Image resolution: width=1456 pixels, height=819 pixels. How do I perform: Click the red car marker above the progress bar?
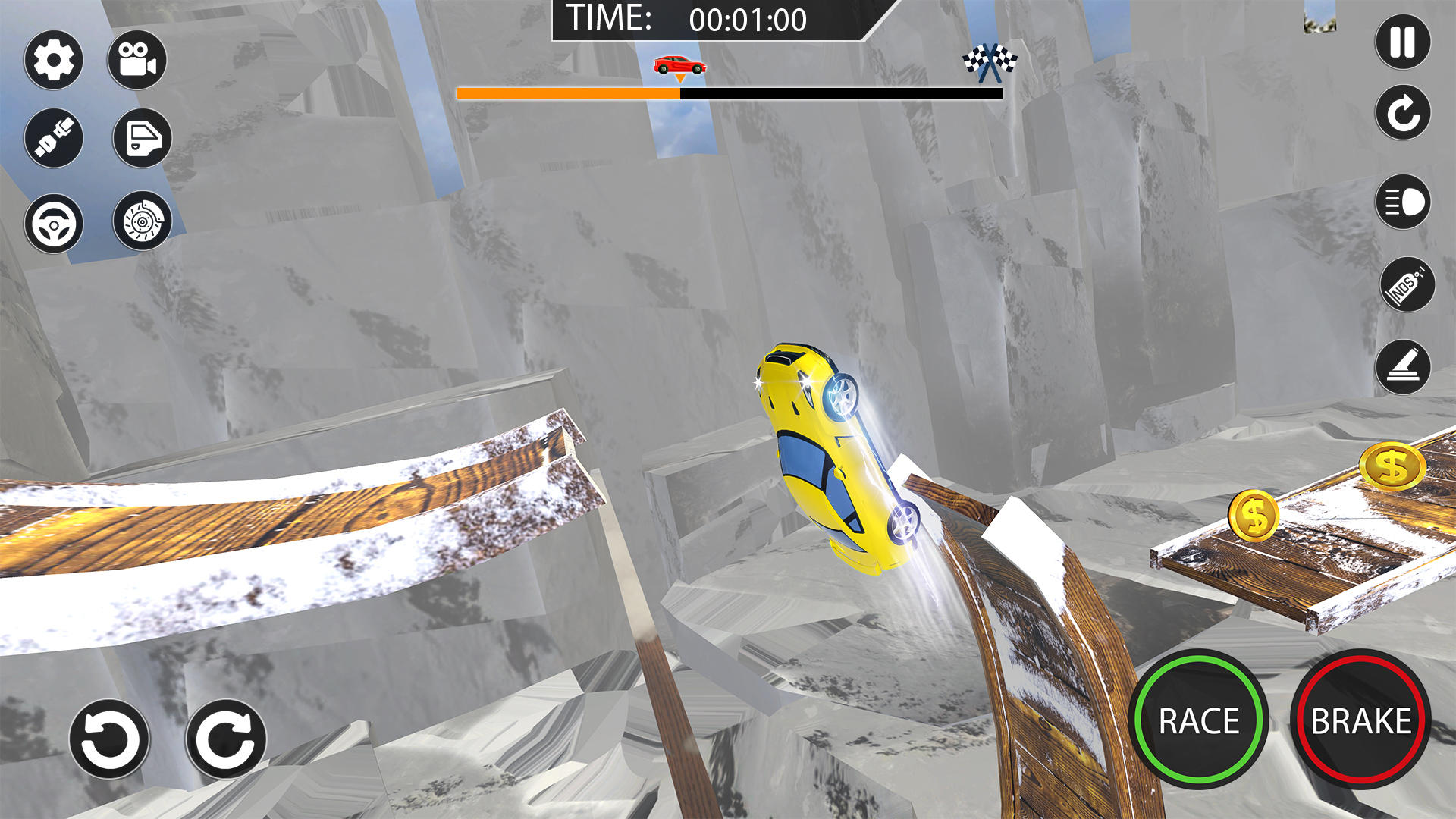click(677, 64)
